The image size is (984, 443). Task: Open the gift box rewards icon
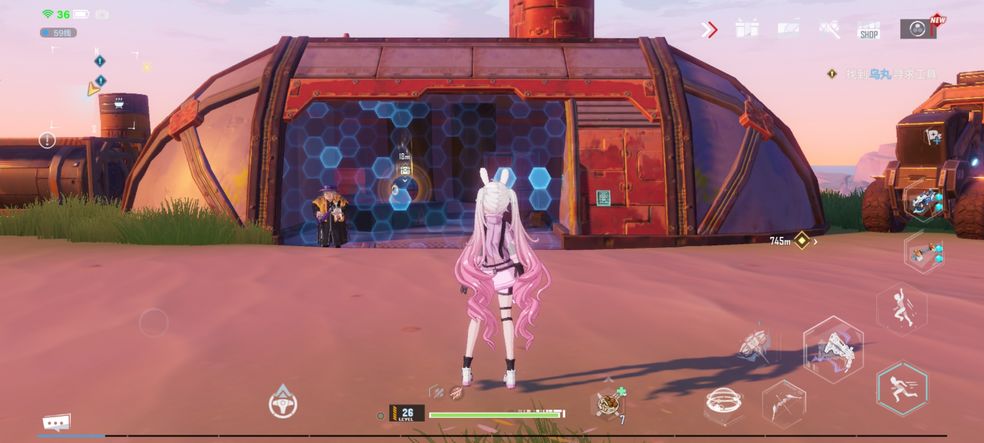(747, 29)
